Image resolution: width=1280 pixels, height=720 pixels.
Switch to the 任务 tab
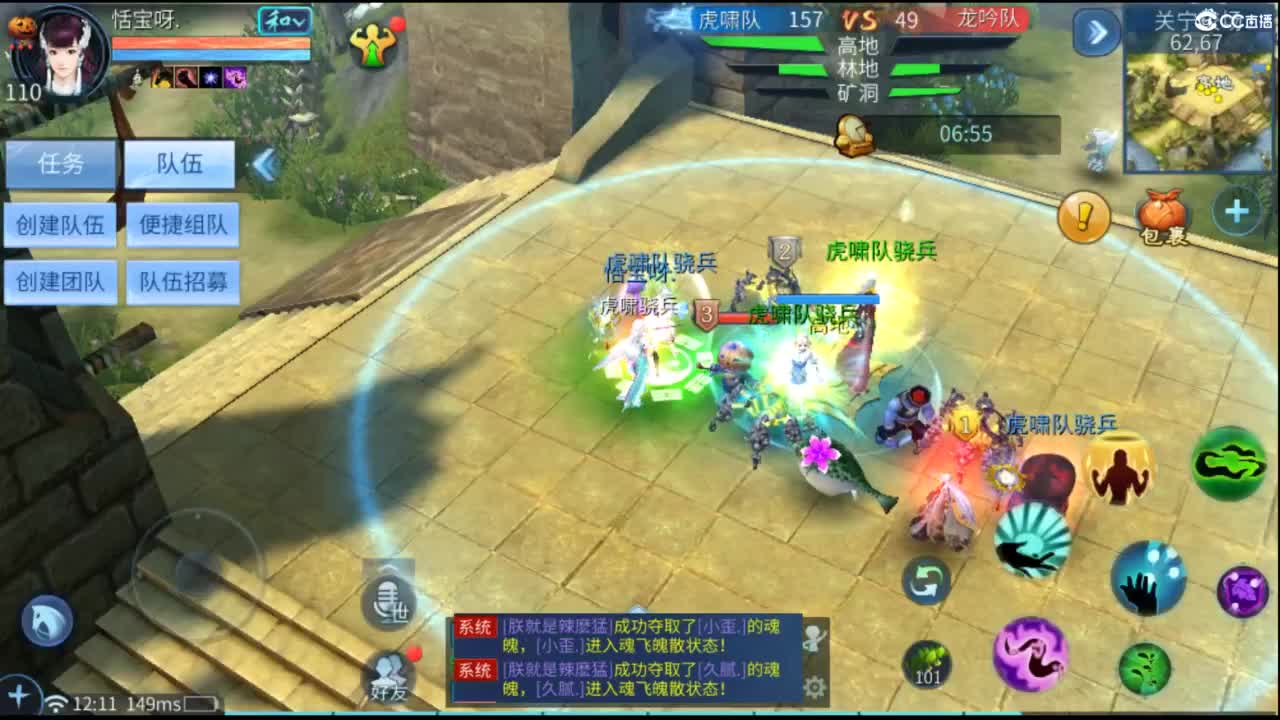coord(60,164)
